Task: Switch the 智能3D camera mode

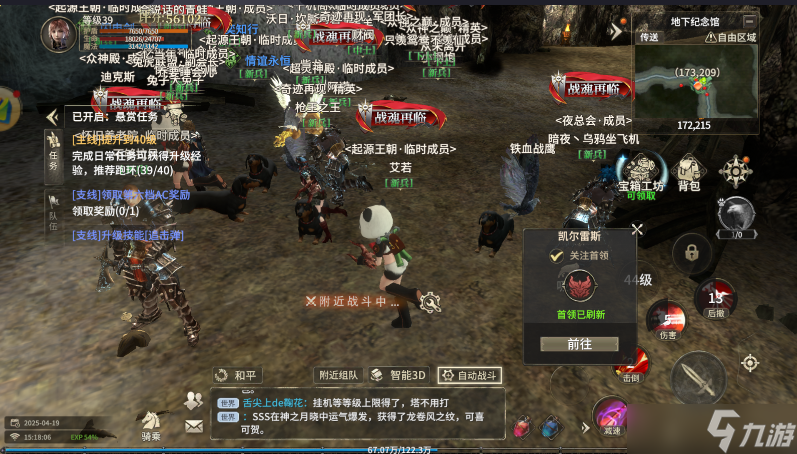Action: 398,376
